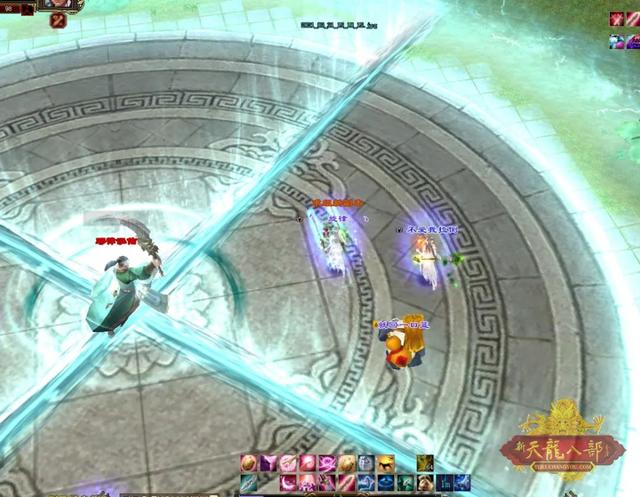Screen dimensions: 640x497
Task: Click the red crossed-swords icon below the portrait
Action: (x=57, y=21)
